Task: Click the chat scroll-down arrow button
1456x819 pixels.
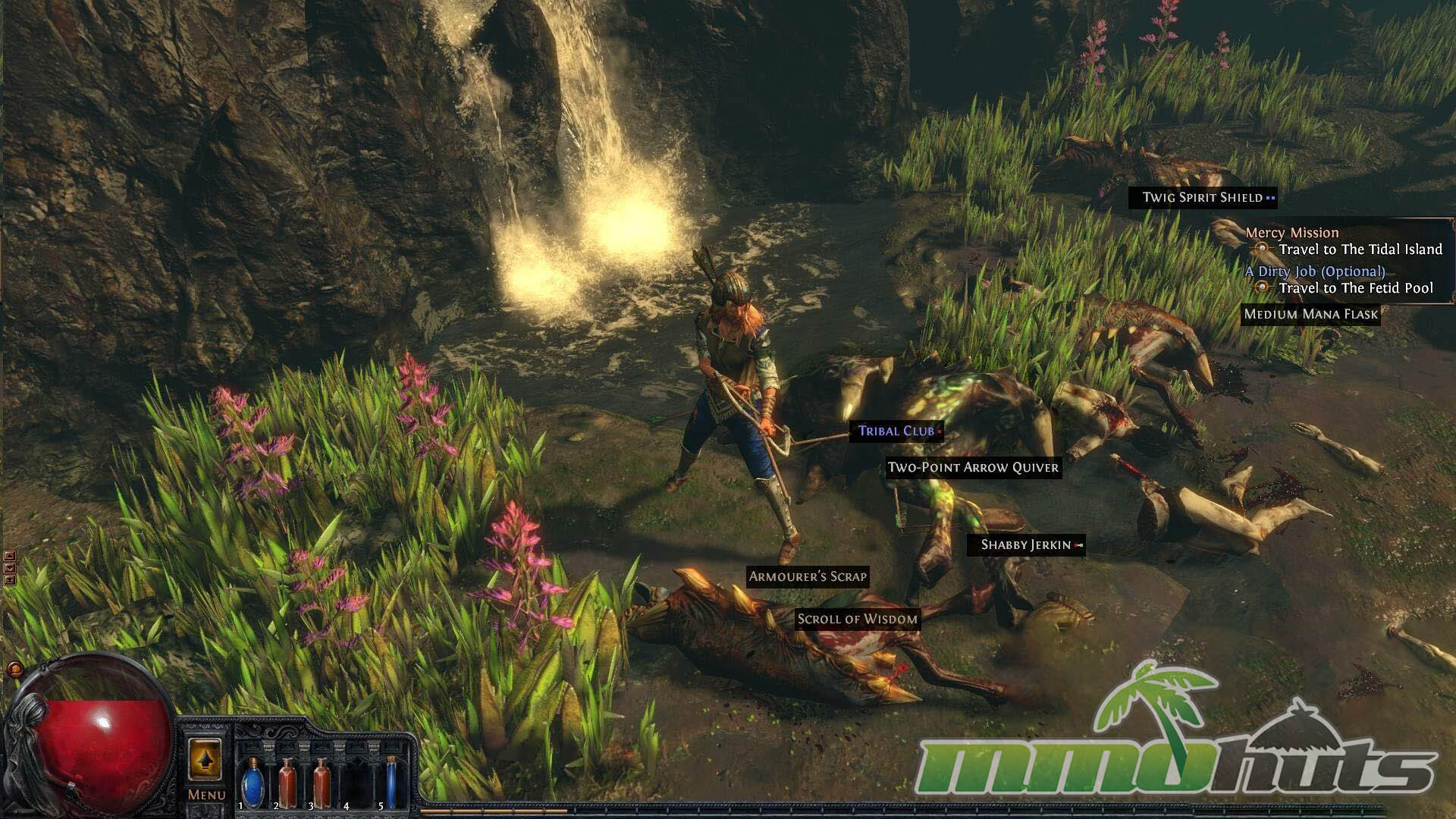Action: click(10, 568)
